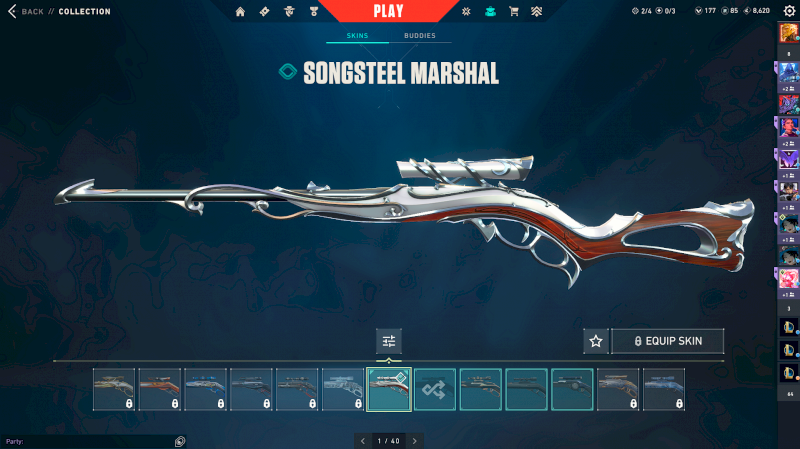Favorite this skin with the star button
The width and height of the screenshot is (800, 449).
[x=596, y=341]
